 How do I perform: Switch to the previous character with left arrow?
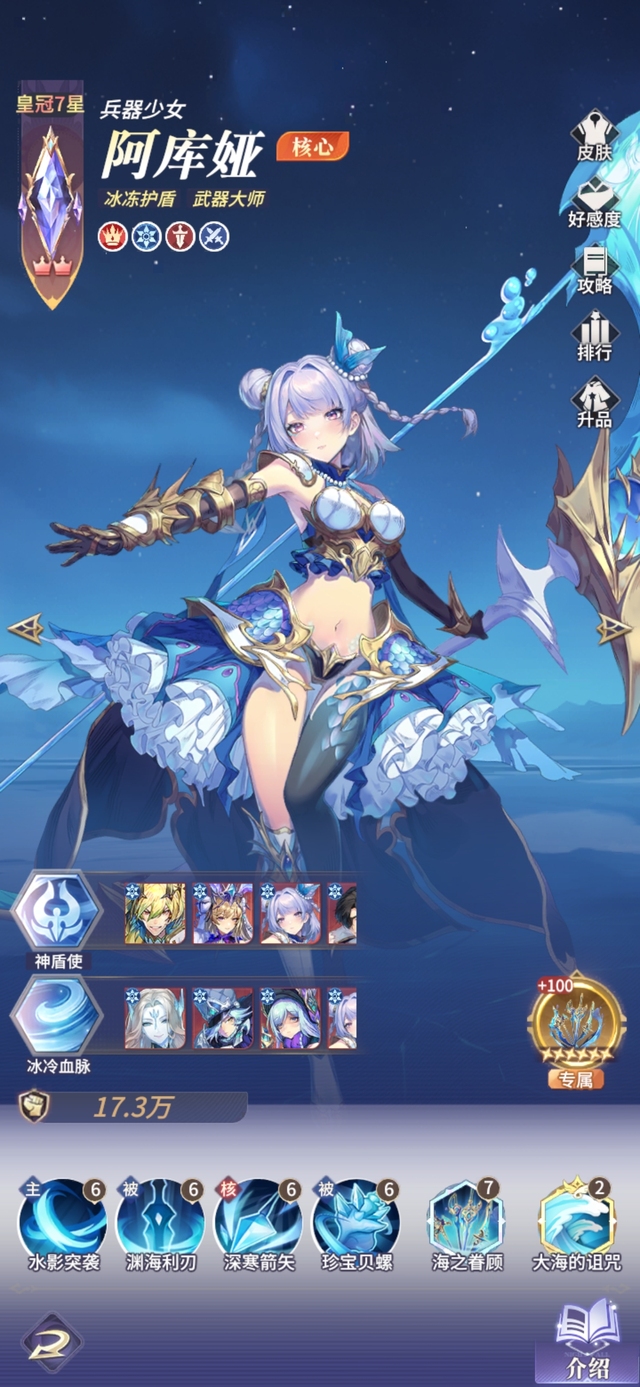[25, 628]
